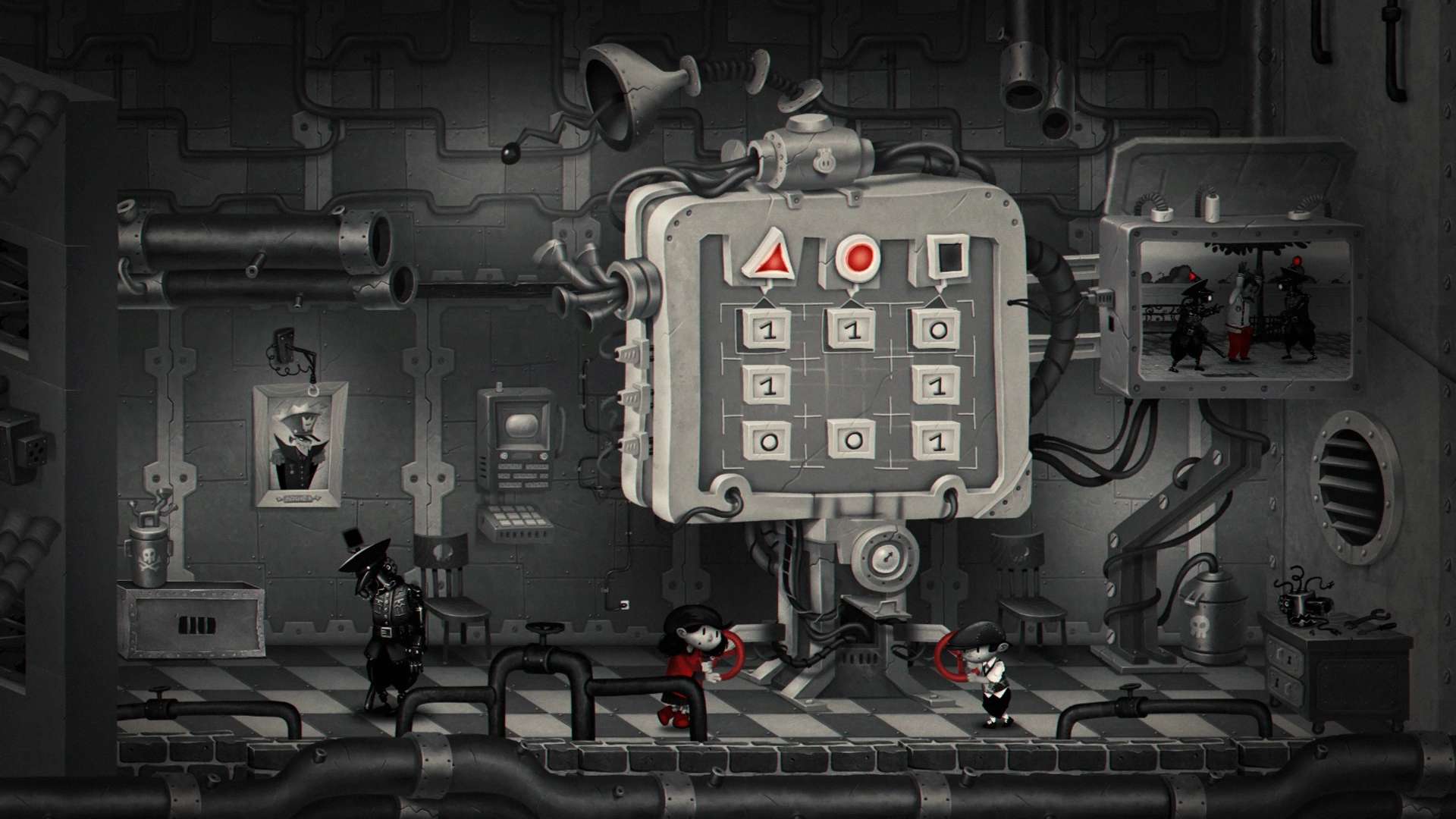The width and height of the screenshot is (1456, 819).
Task: Toggle the red circle symbol on the panel
Action: (858, 258)
